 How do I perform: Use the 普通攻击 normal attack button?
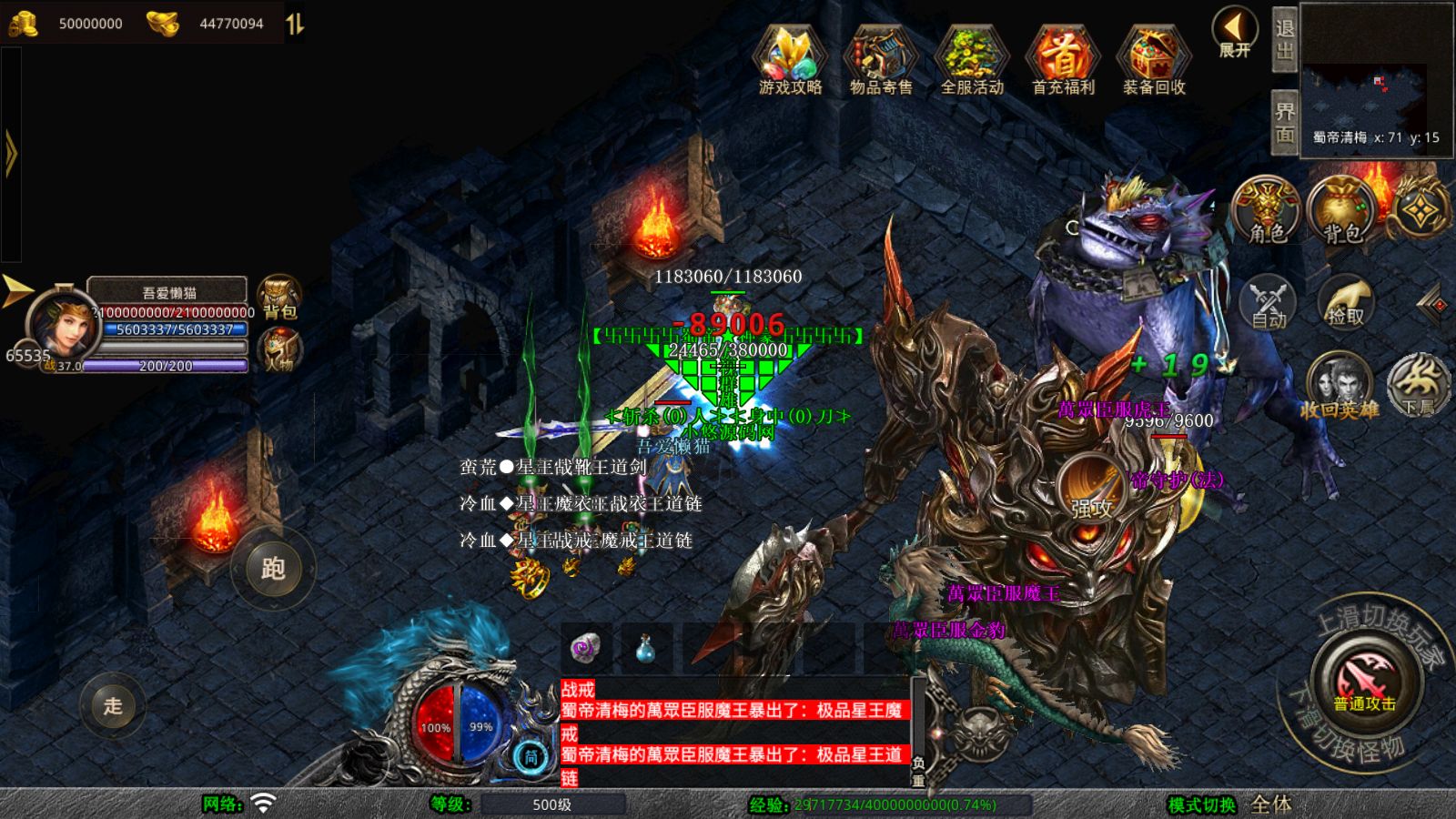coord(1364,681)
